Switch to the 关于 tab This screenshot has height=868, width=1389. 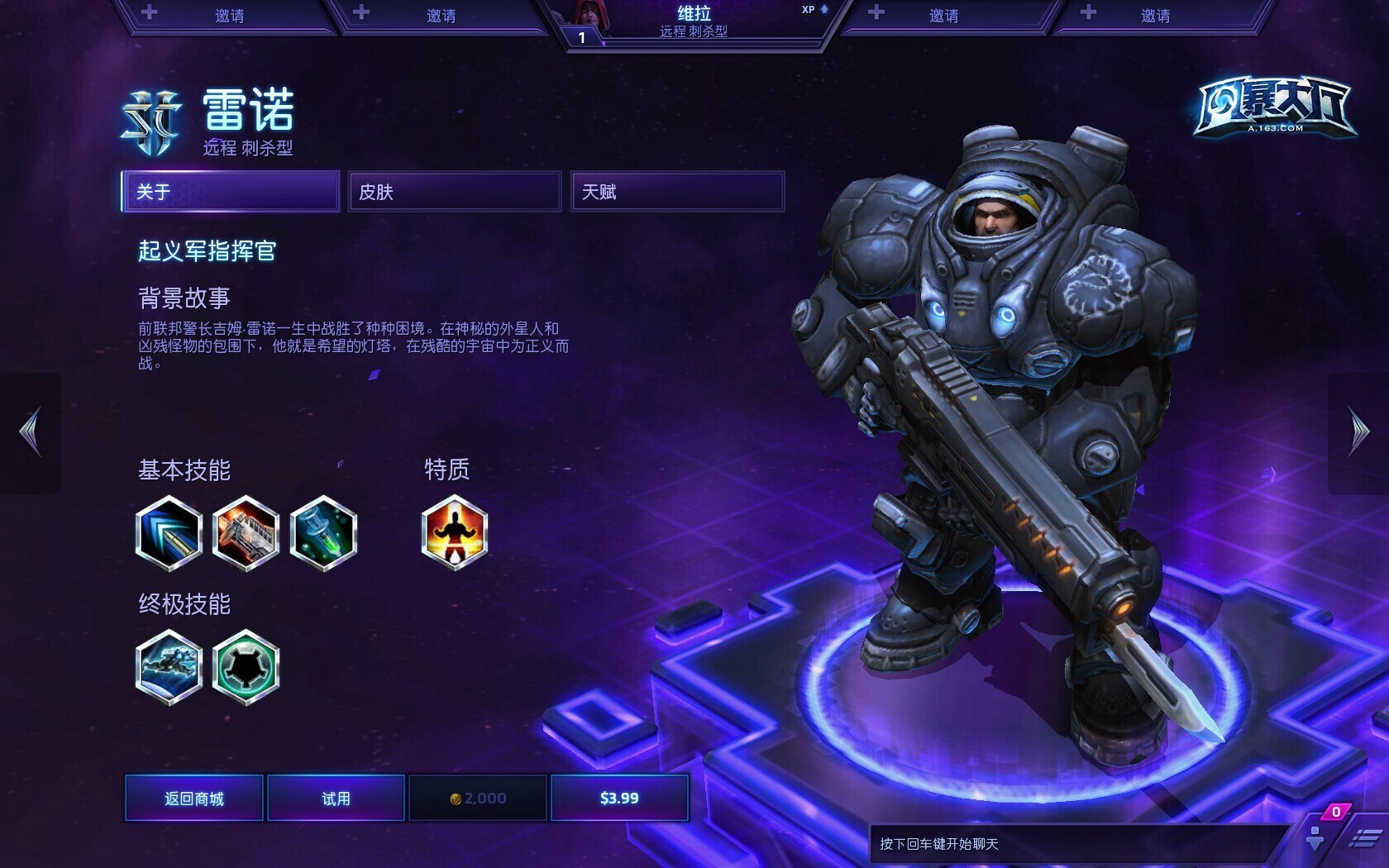[x=231, y=192]
